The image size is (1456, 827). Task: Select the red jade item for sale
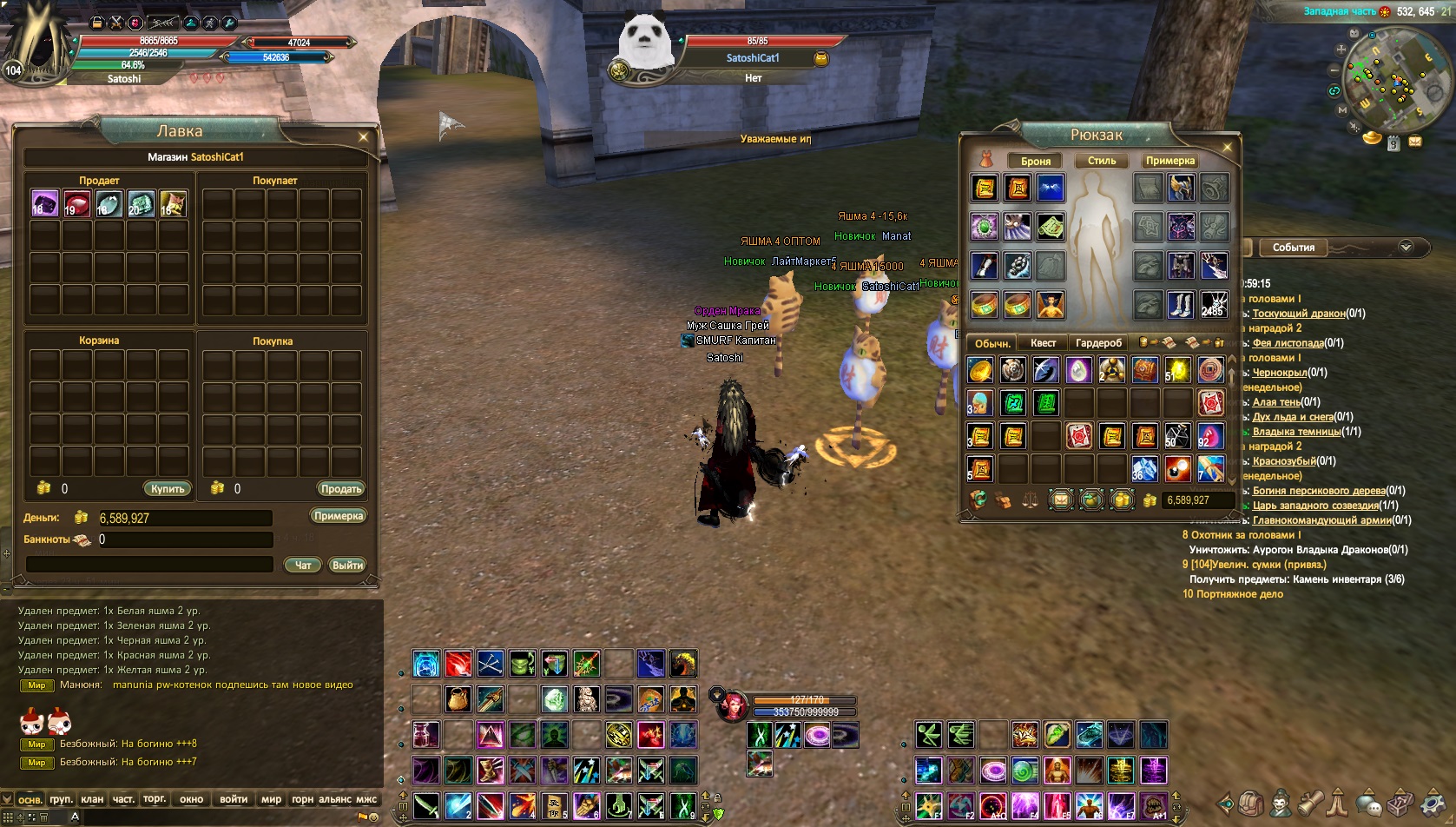coord(76,203)
